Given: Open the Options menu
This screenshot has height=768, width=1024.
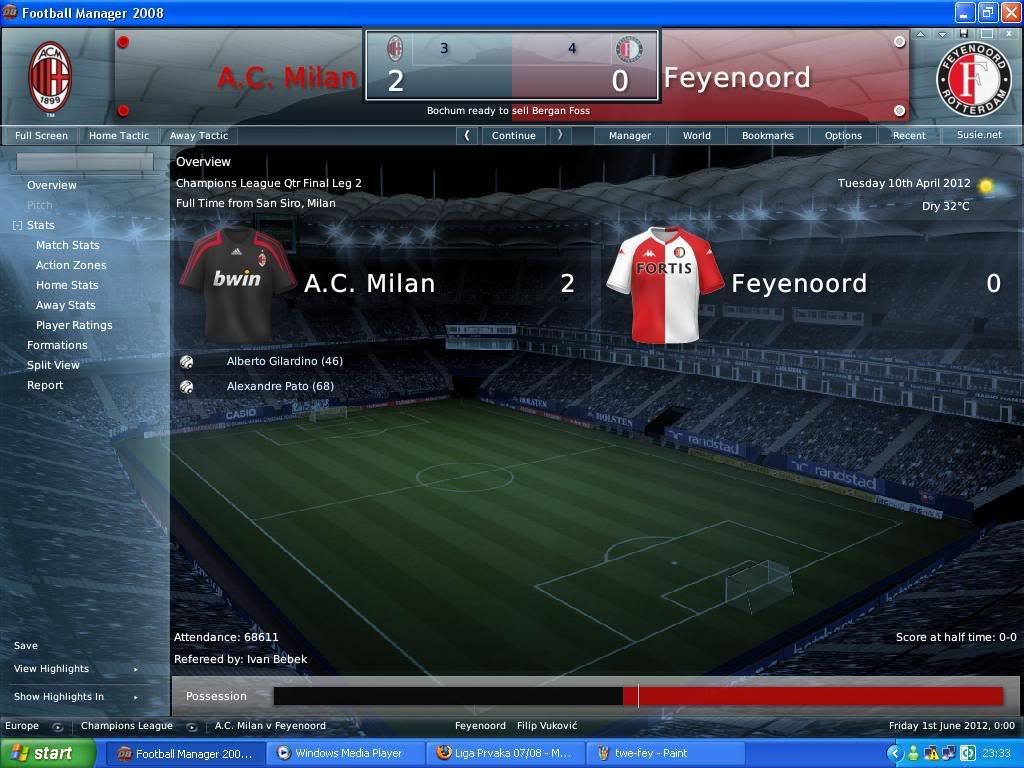Looking at the screenshot, I should pos(843,135).
